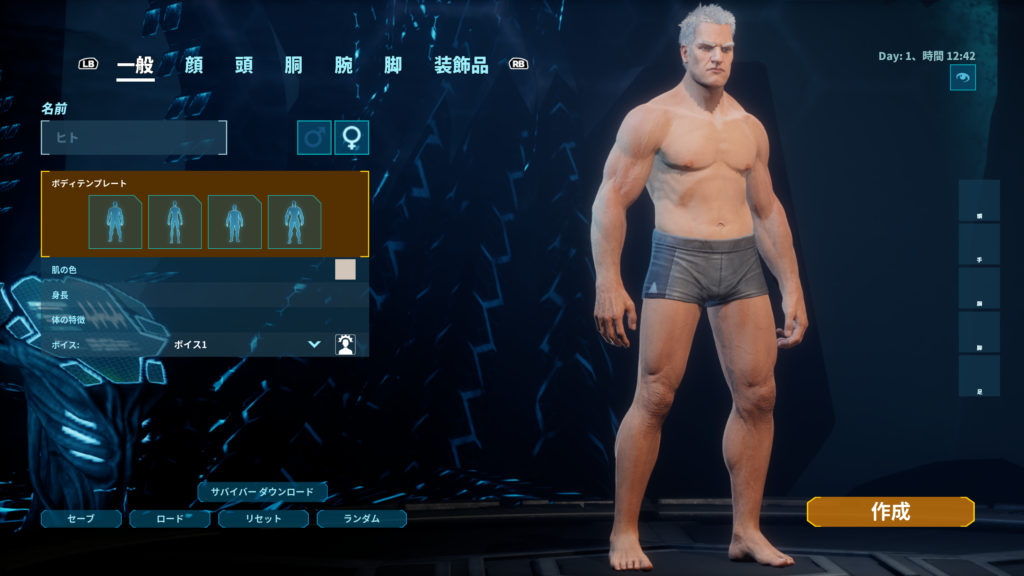Randomize appearance with ランダム

361,519
